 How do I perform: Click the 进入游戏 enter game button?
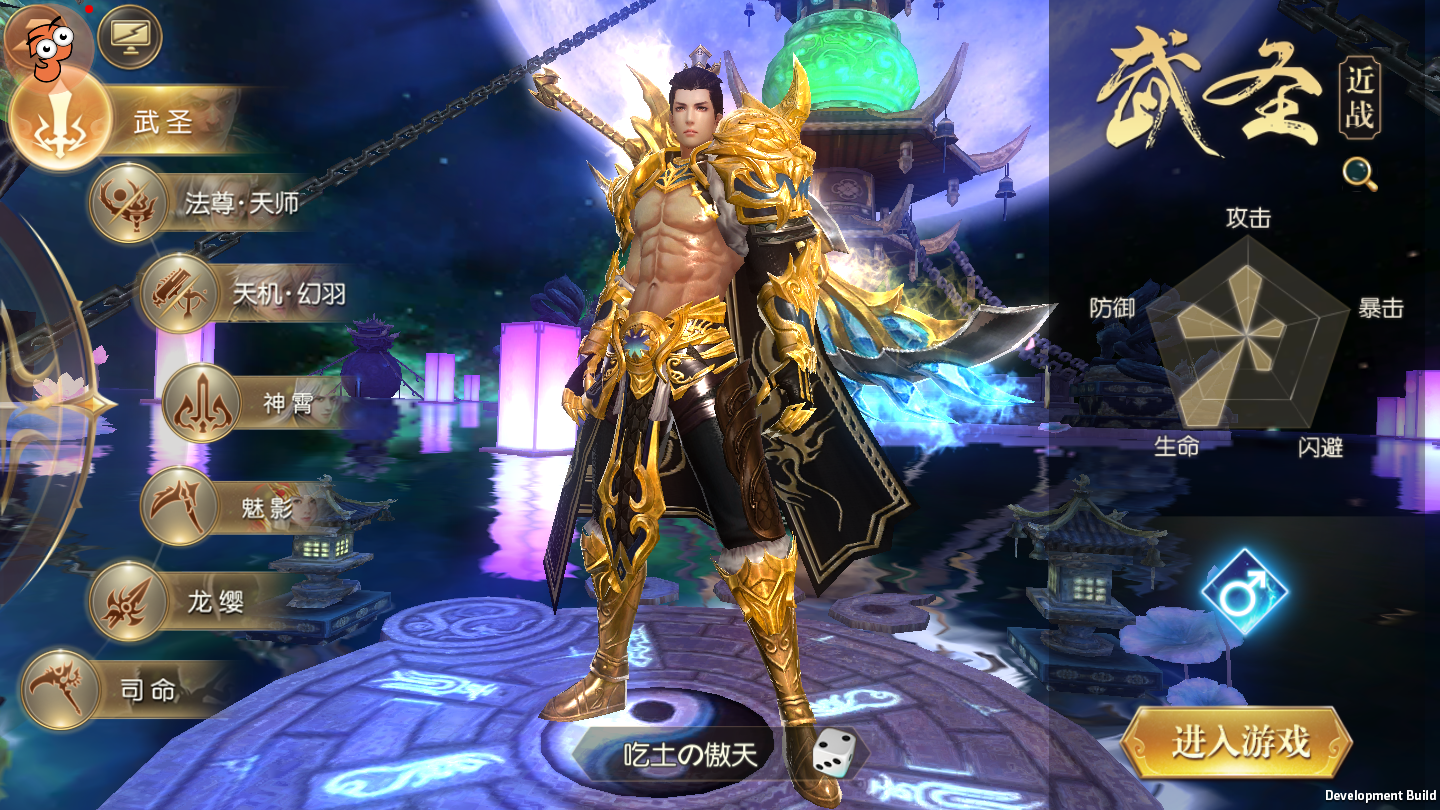click(x=1240, y=741)
